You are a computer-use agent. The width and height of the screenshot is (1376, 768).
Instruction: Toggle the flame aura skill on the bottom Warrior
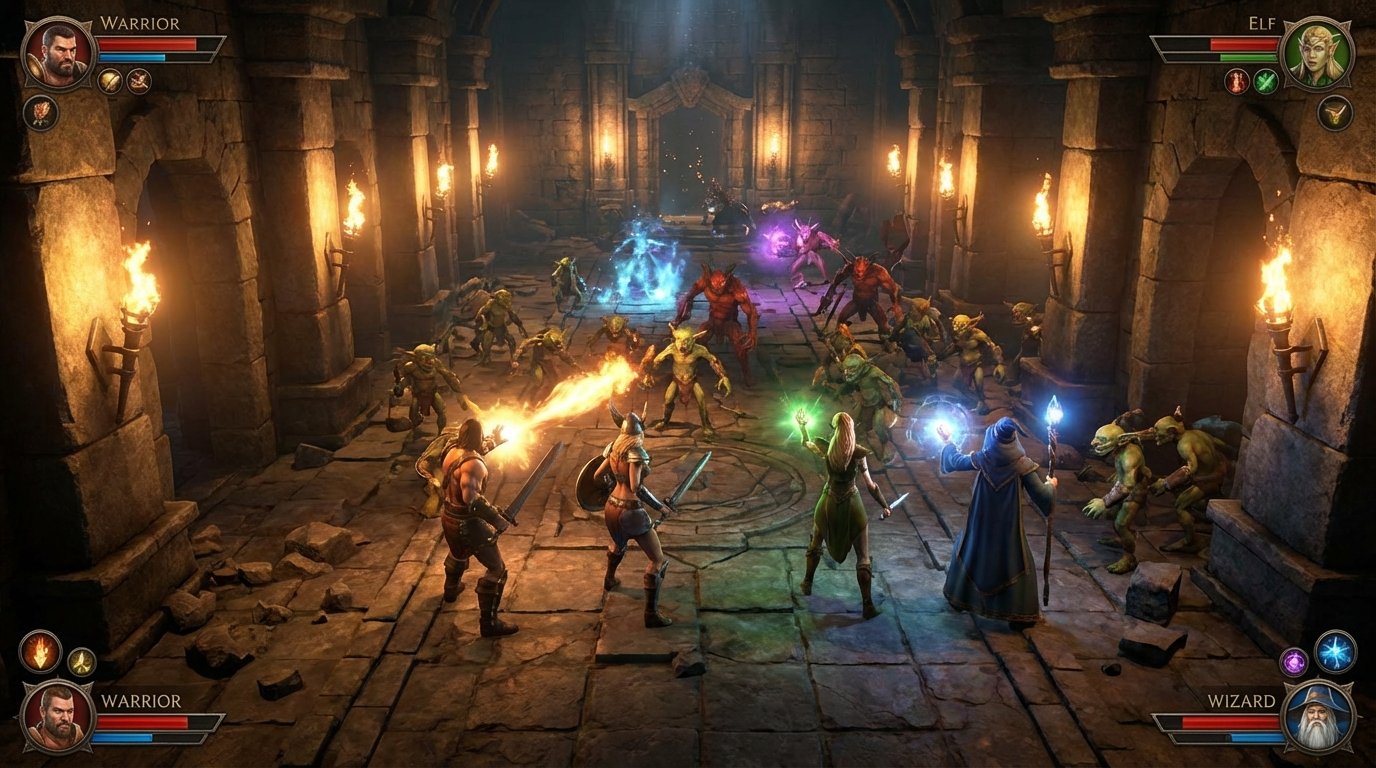tap(40, 653)
